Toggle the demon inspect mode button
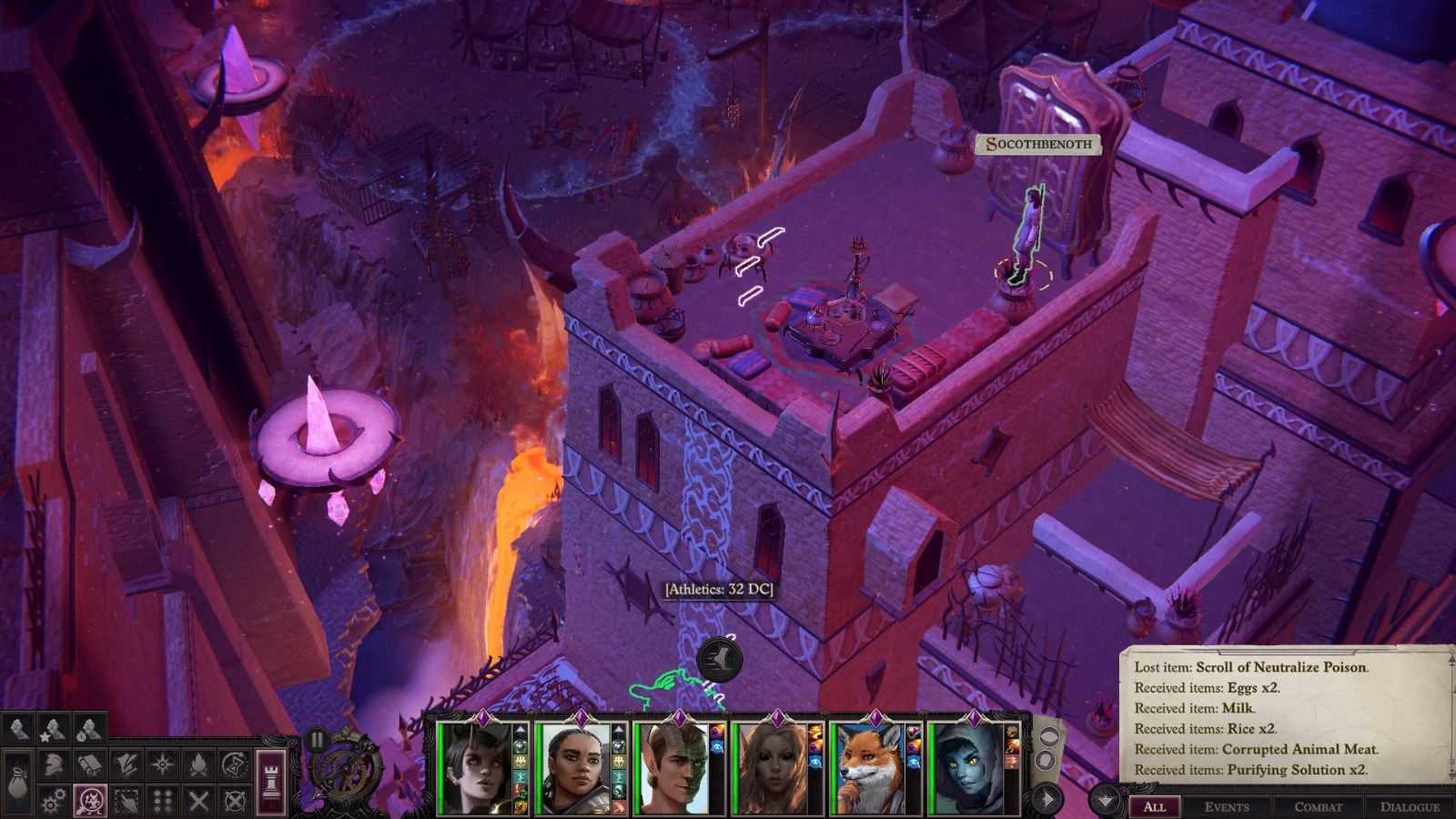Viewport: 1456px width, 819px height. pyautogui.click(x=90, y=801)
